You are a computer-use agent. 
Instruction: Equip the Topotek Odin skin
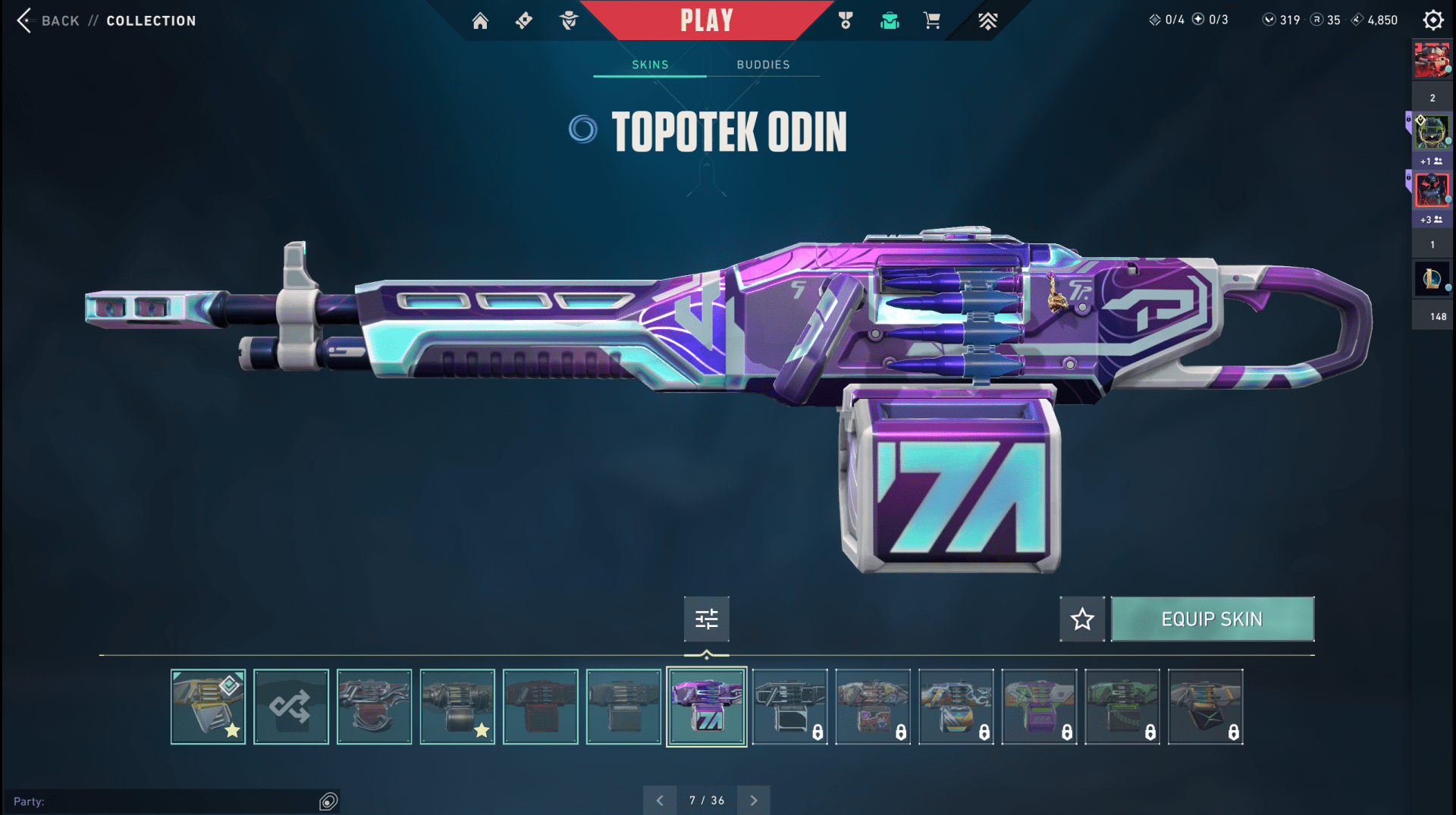pos(1212,619)
